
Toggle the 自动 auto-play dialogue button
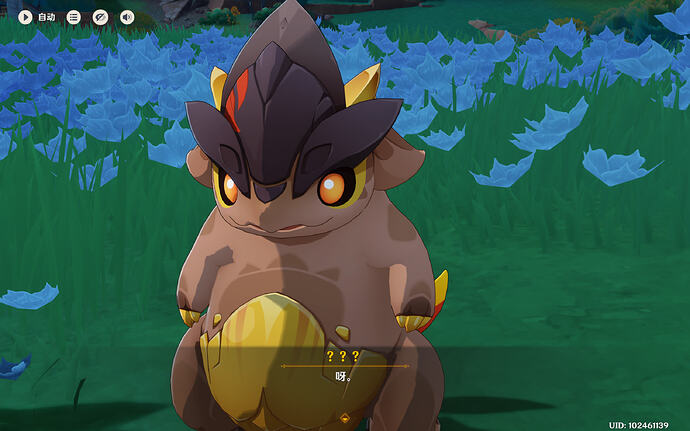click(37, 17)
